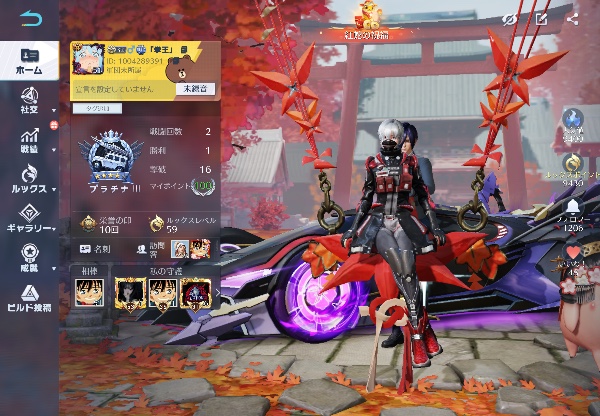Toggle the hide-interface eye icon
Screen dimensions: 600x416
pyautogui.click(x=509, y=18)
